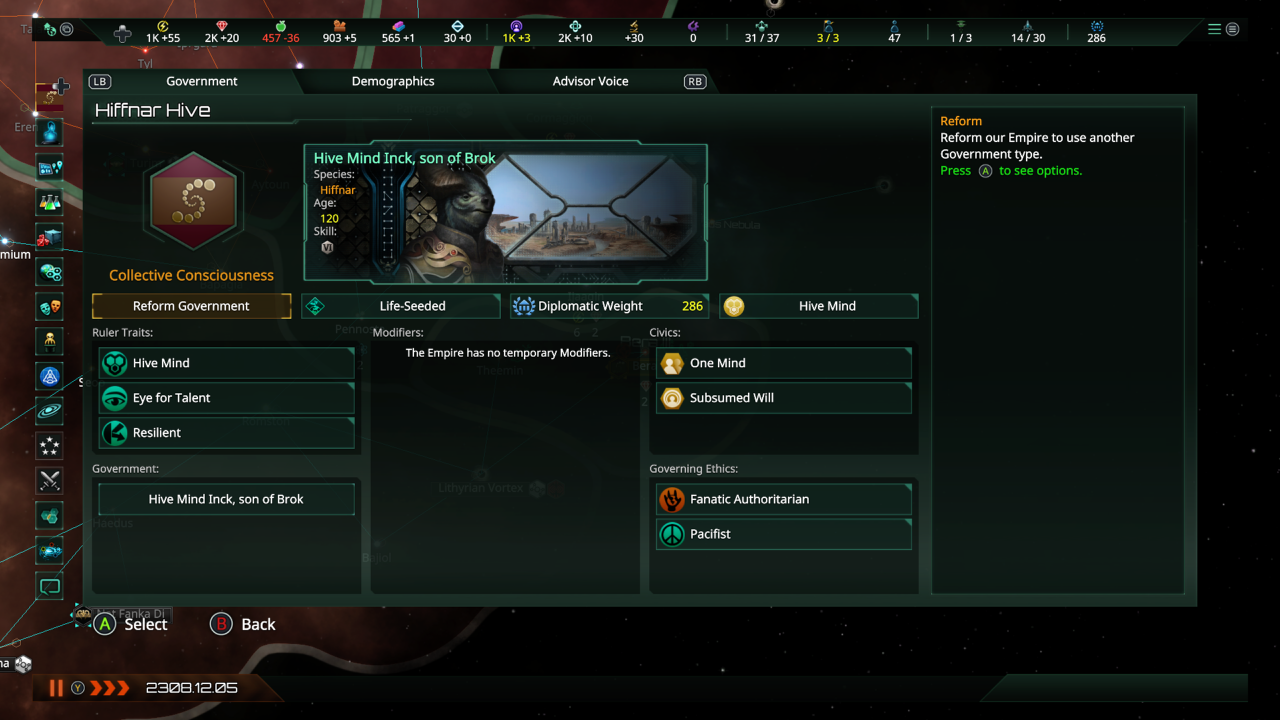The height and width of the screenshot is (720, 1280).
Task: Click the Hive Mind coin icon
Action: (734, 306)
